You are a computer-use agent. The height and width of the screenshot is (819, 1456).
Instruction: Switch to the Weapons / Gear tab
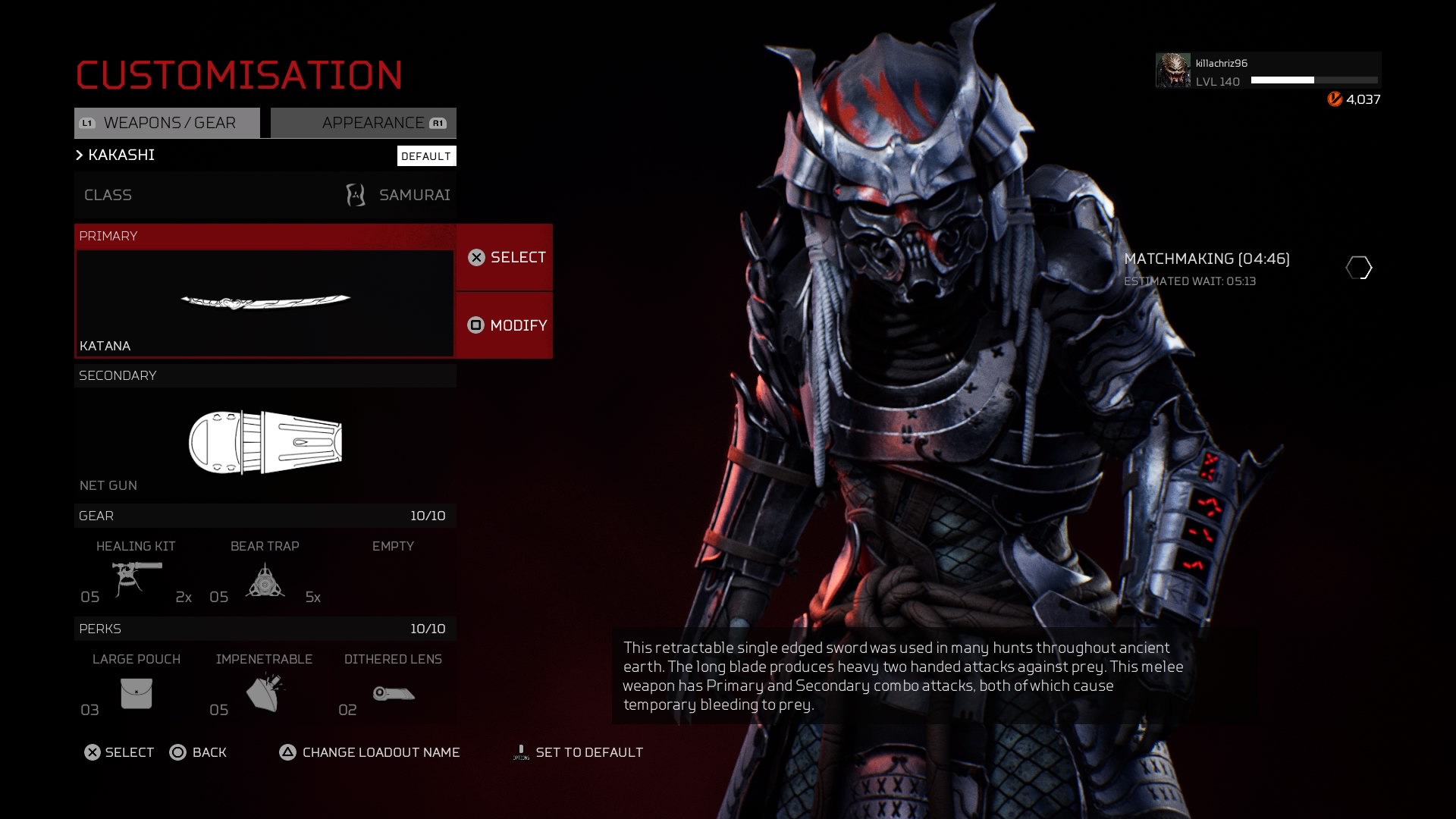(167, 123)
